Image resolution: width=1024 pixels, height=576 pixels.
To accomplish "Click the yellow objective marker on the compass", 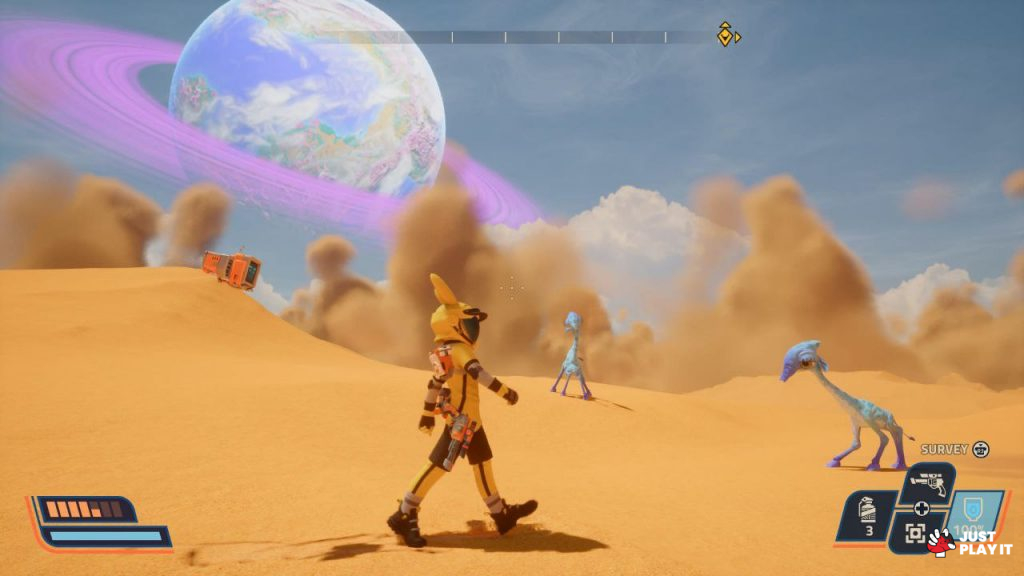I will 726,36.
